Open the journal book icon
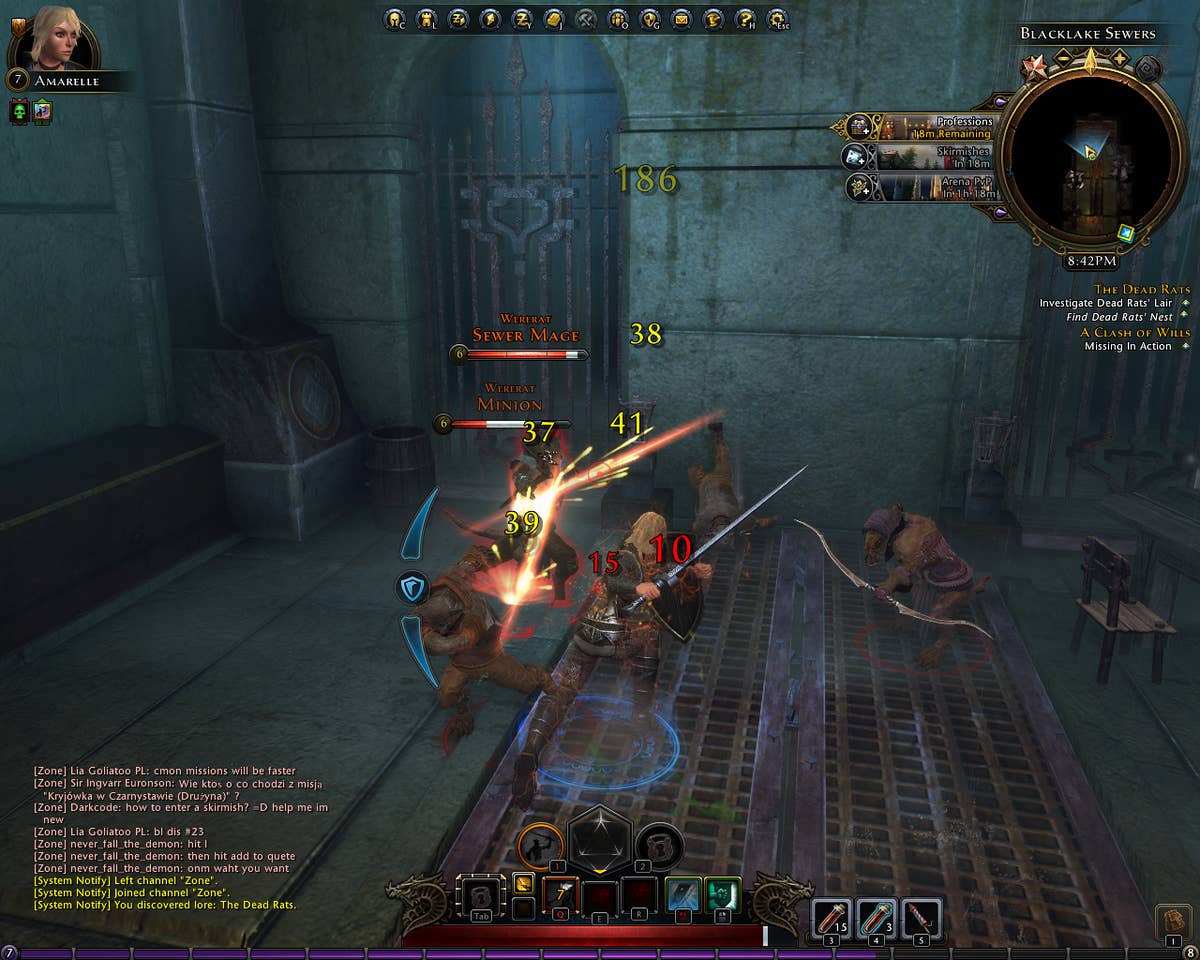1200x960 pixels. 553,18
